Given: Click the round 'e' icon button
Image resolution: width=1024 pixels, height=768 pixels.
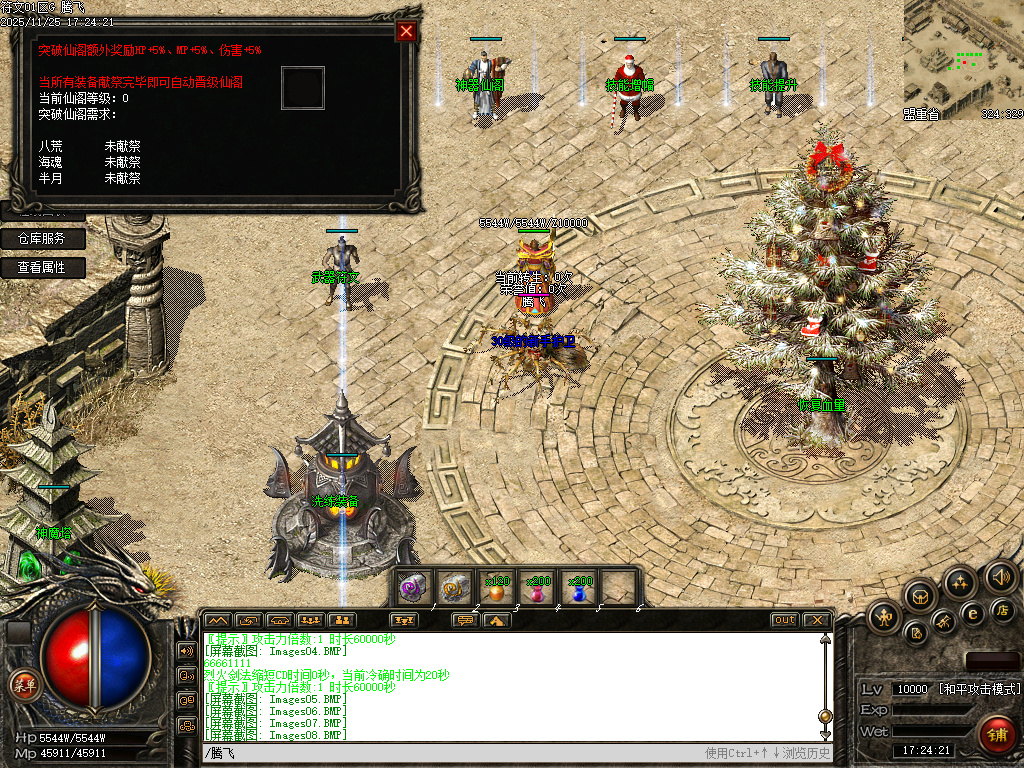Looking at the screenshot, I should click(x=971, y=613).
